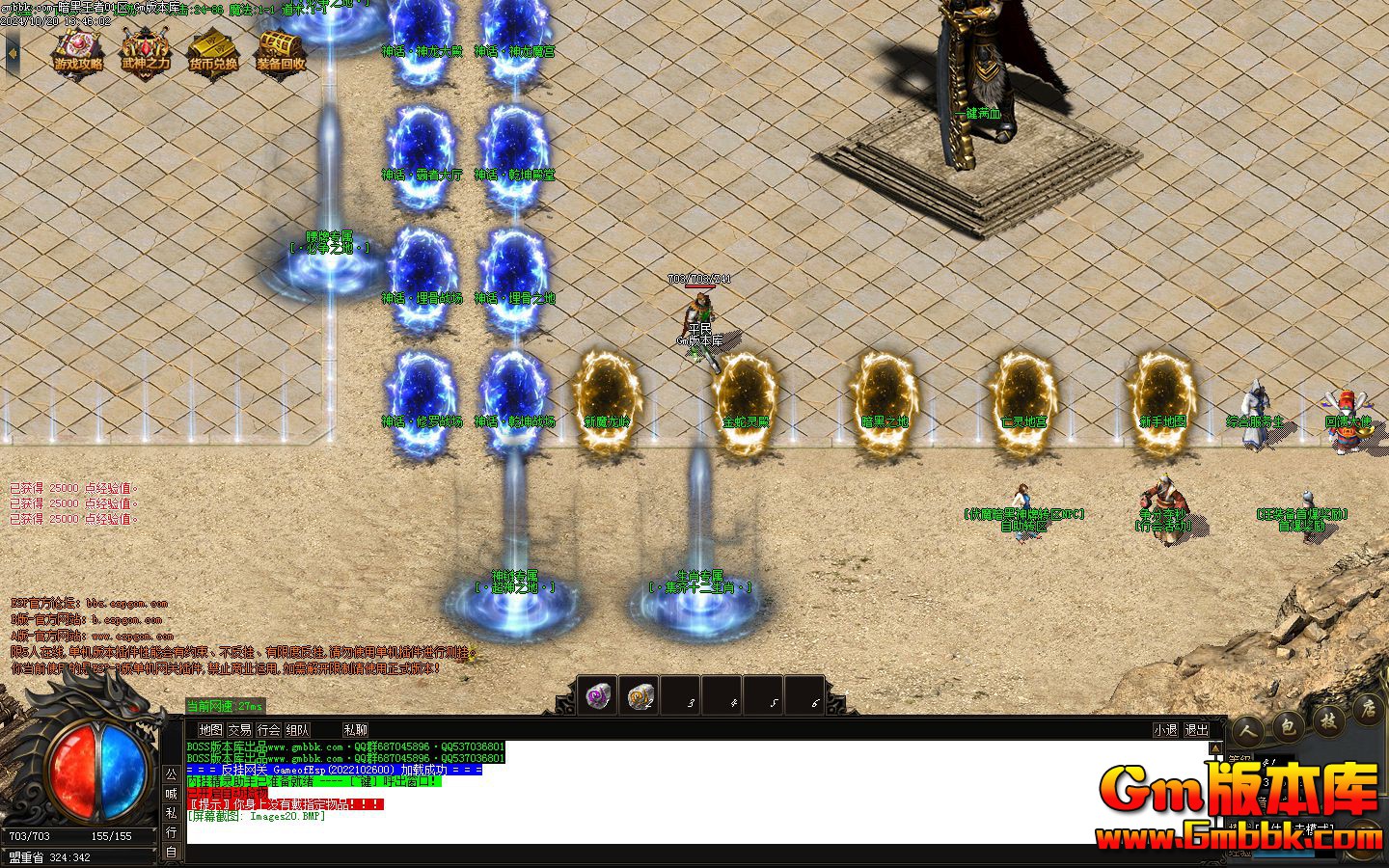Click the 地图 map button

click(210, 730)
